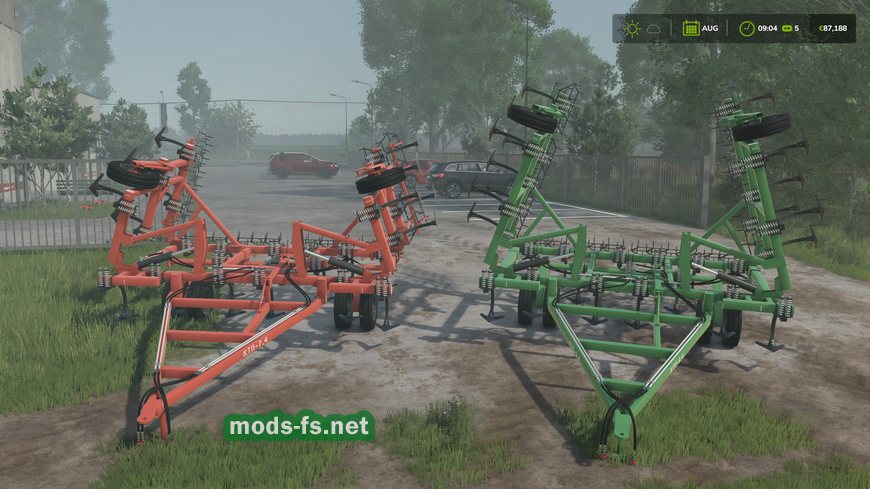This screenshot has width=870, height=489.
Task: Click the clock icon in the HUD
Action: coord(747,28)
